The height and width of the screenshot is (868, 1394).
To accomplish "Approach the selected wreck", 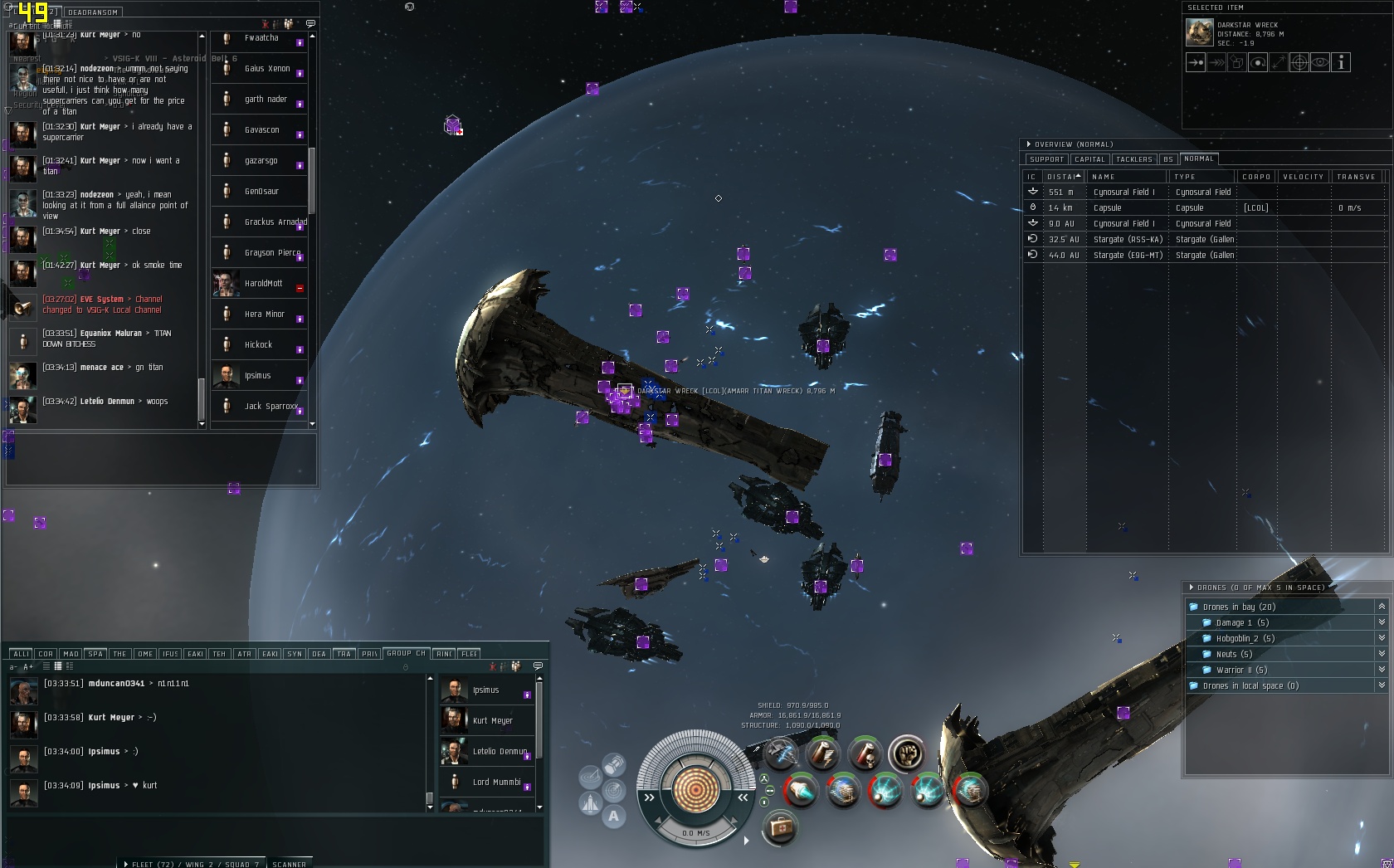I will tap(1196, 63).
